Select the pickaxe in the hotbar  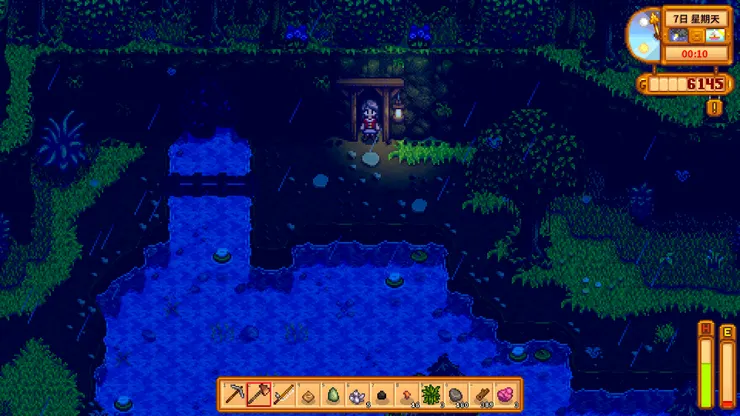coord(233,394)
